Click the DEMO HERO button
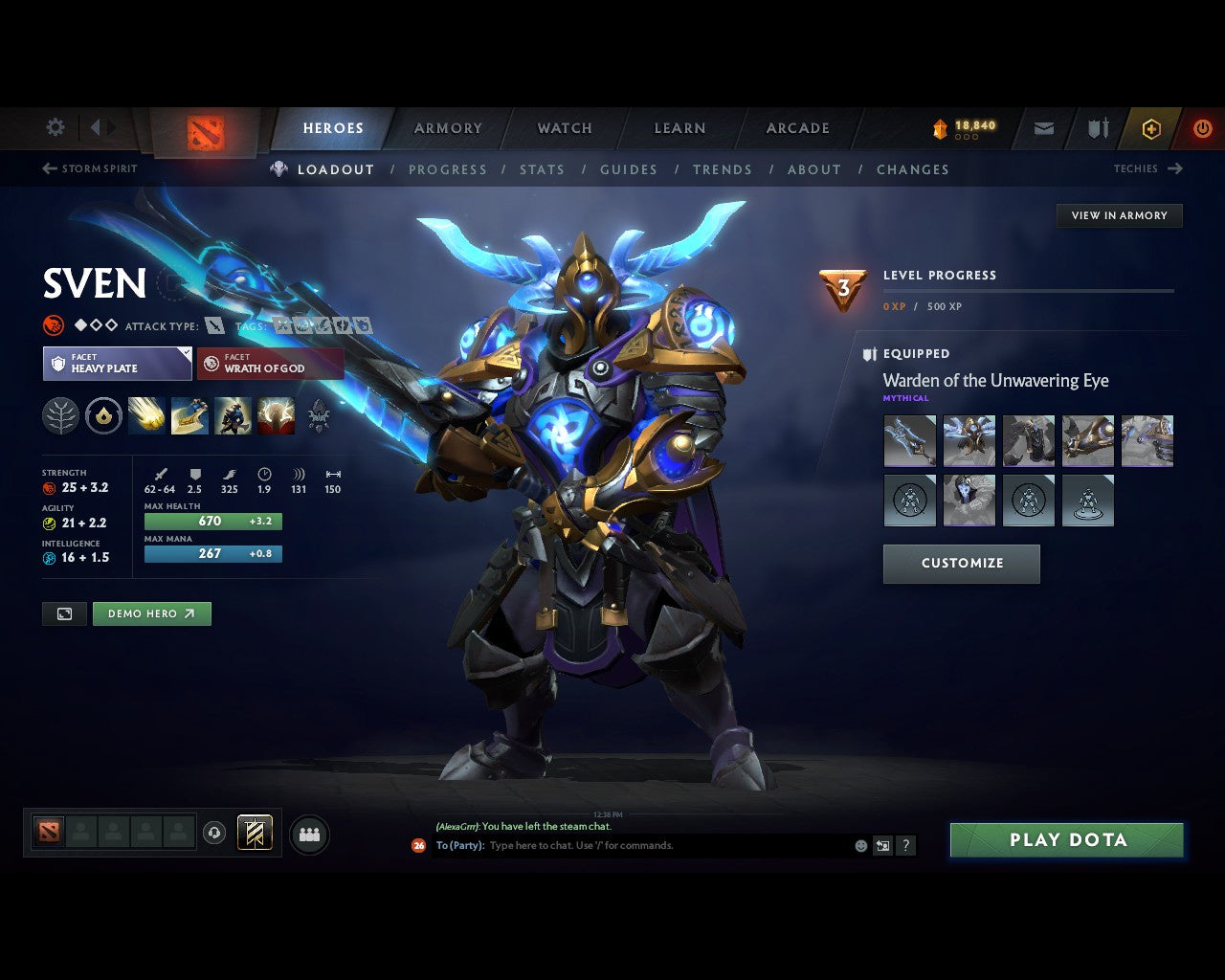1225x980 pixels. click(151, 613)
